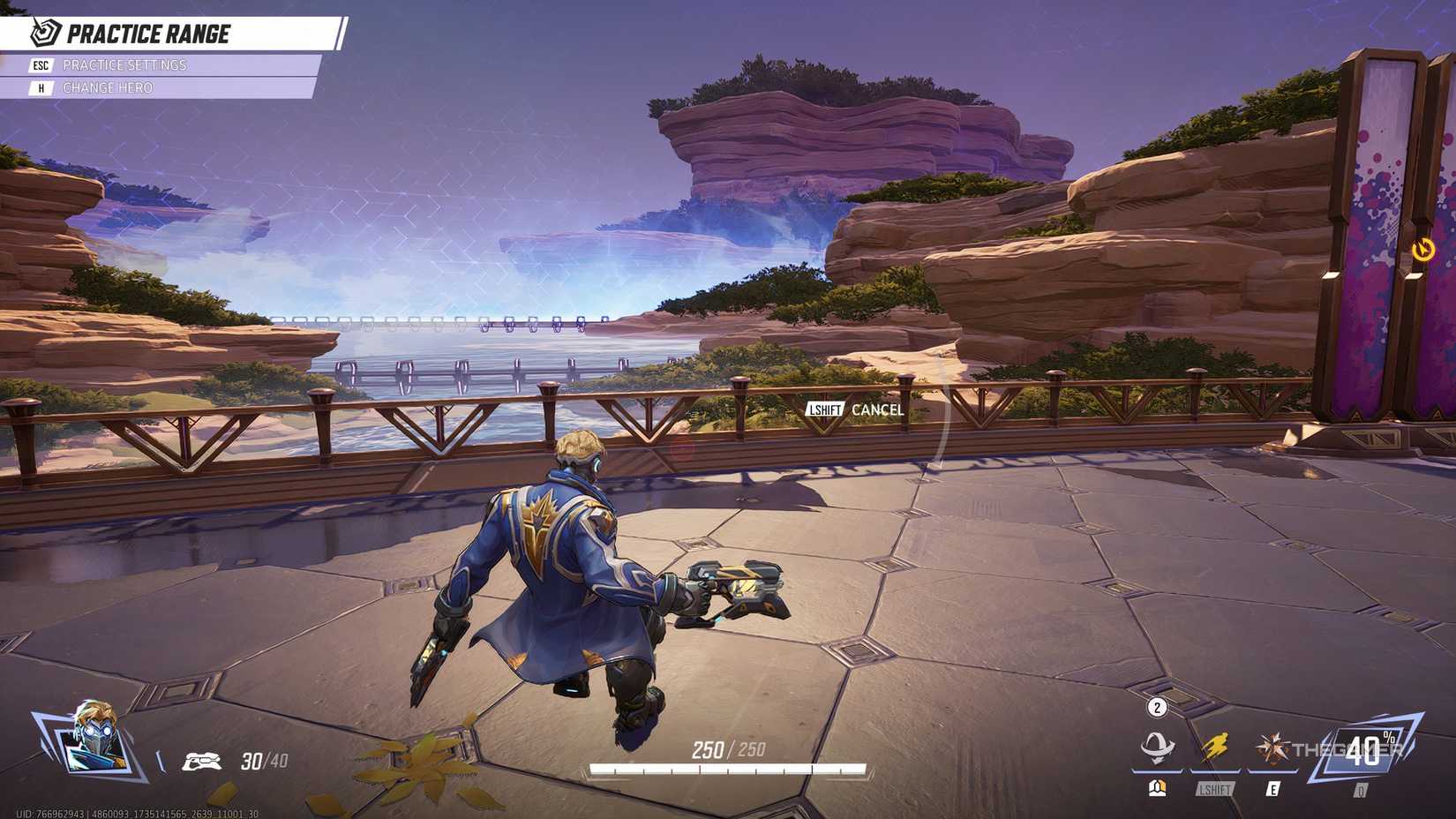Click the LSHIFT rocket dash ability icon
Screen dimensions: 1456x819
(1214, 748)
